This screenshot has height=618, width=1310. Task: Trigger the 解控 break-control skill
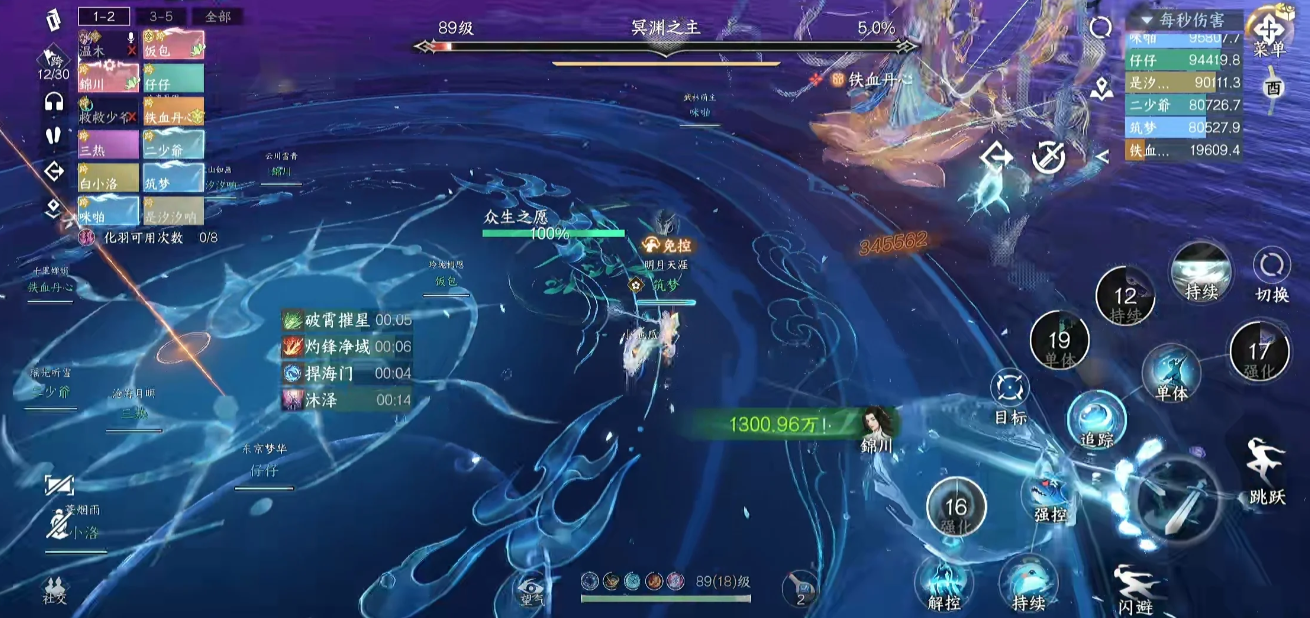tap(944, 584)
